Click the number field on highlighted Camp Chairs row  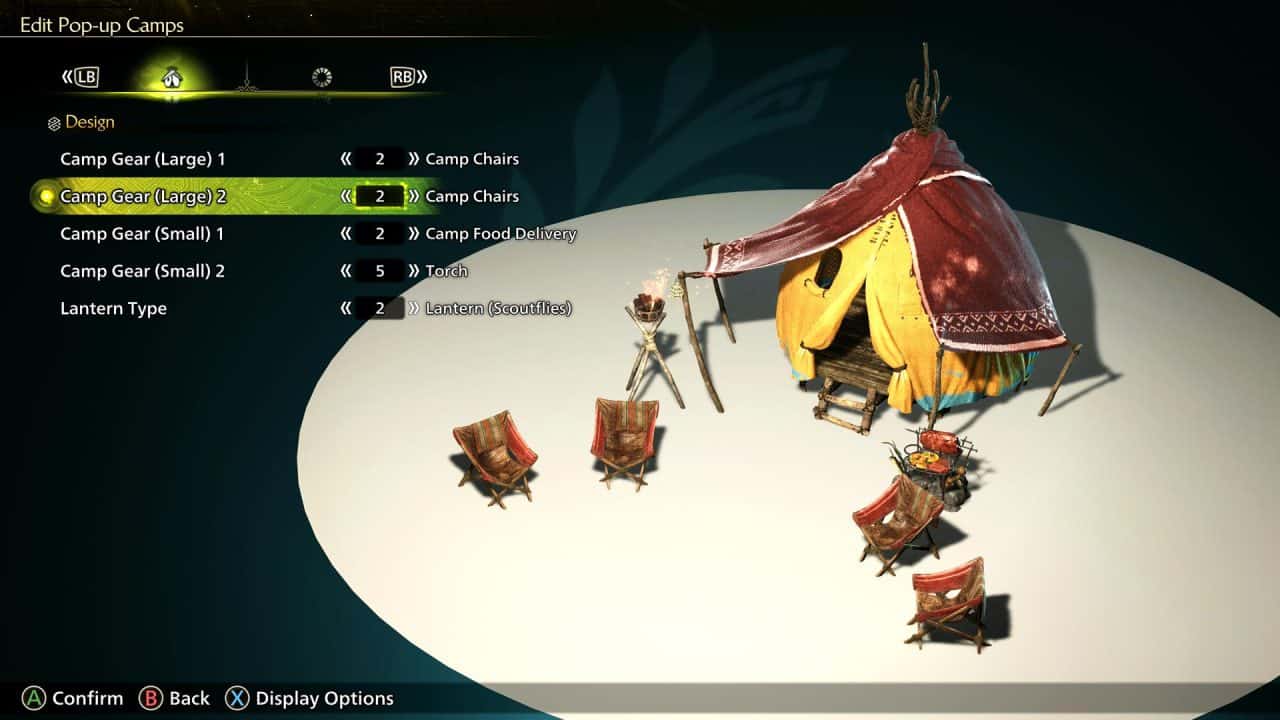click(378, 196)
